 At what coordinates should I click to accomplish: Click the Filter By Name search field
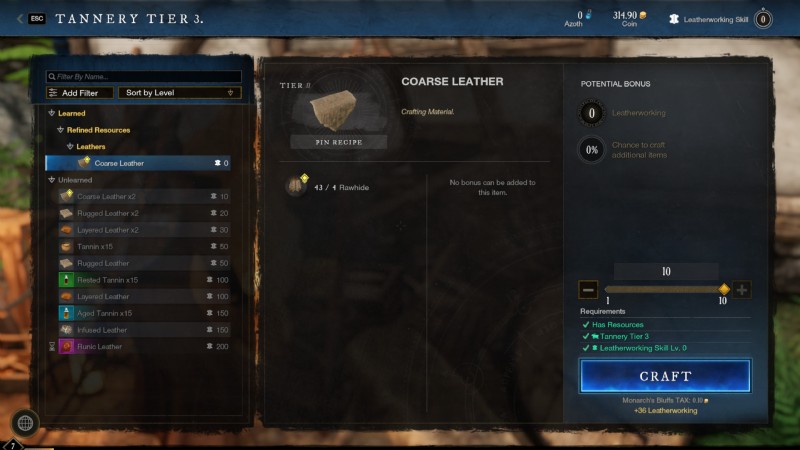145,76
